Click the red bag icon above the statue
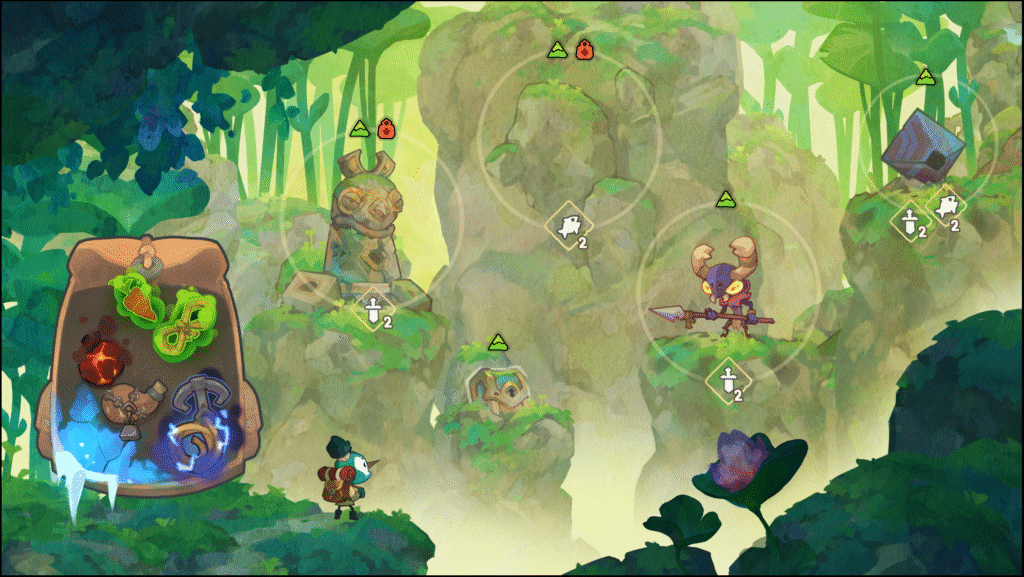 click(386, 129)
